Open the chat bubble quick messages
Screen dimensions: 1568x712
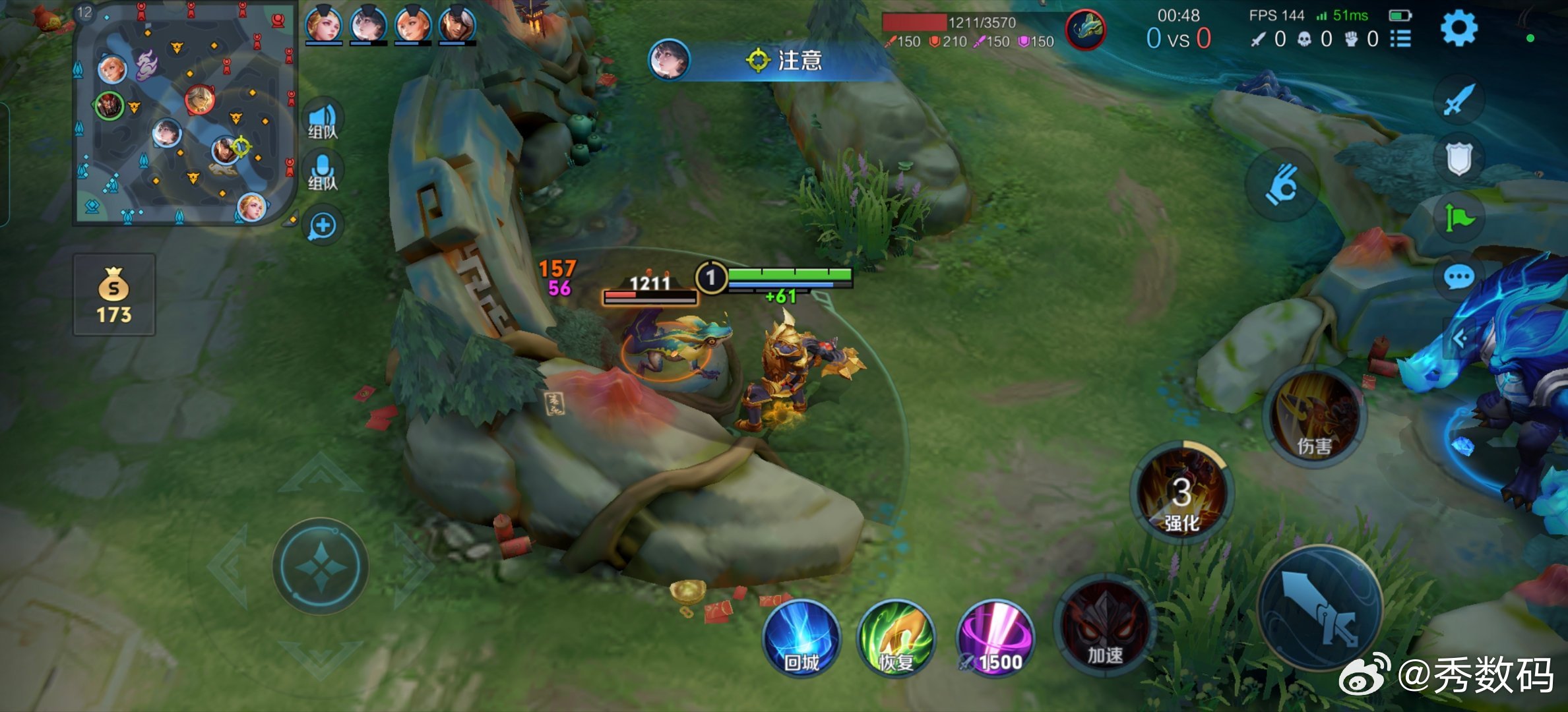click(x=1458, y=277)
